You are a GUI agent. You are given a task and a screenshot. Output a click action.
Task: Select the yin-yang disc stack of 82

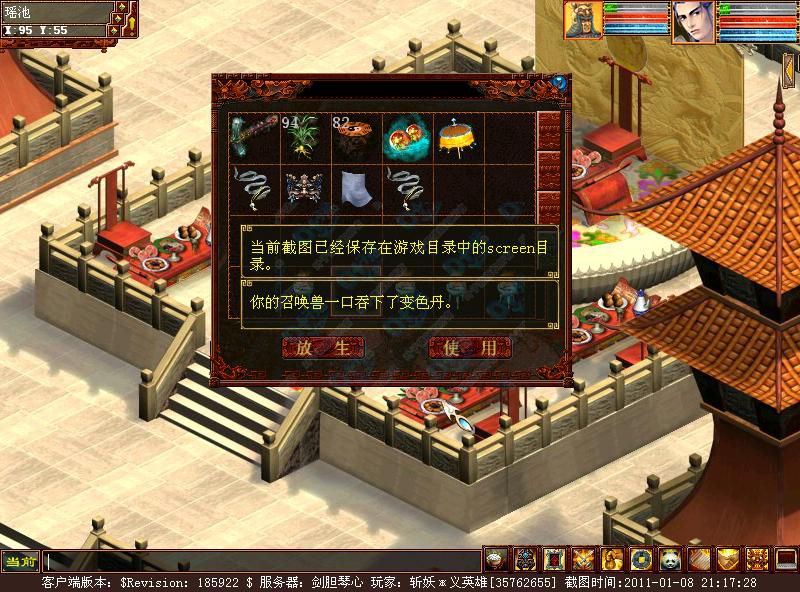[x=356, y=137]
